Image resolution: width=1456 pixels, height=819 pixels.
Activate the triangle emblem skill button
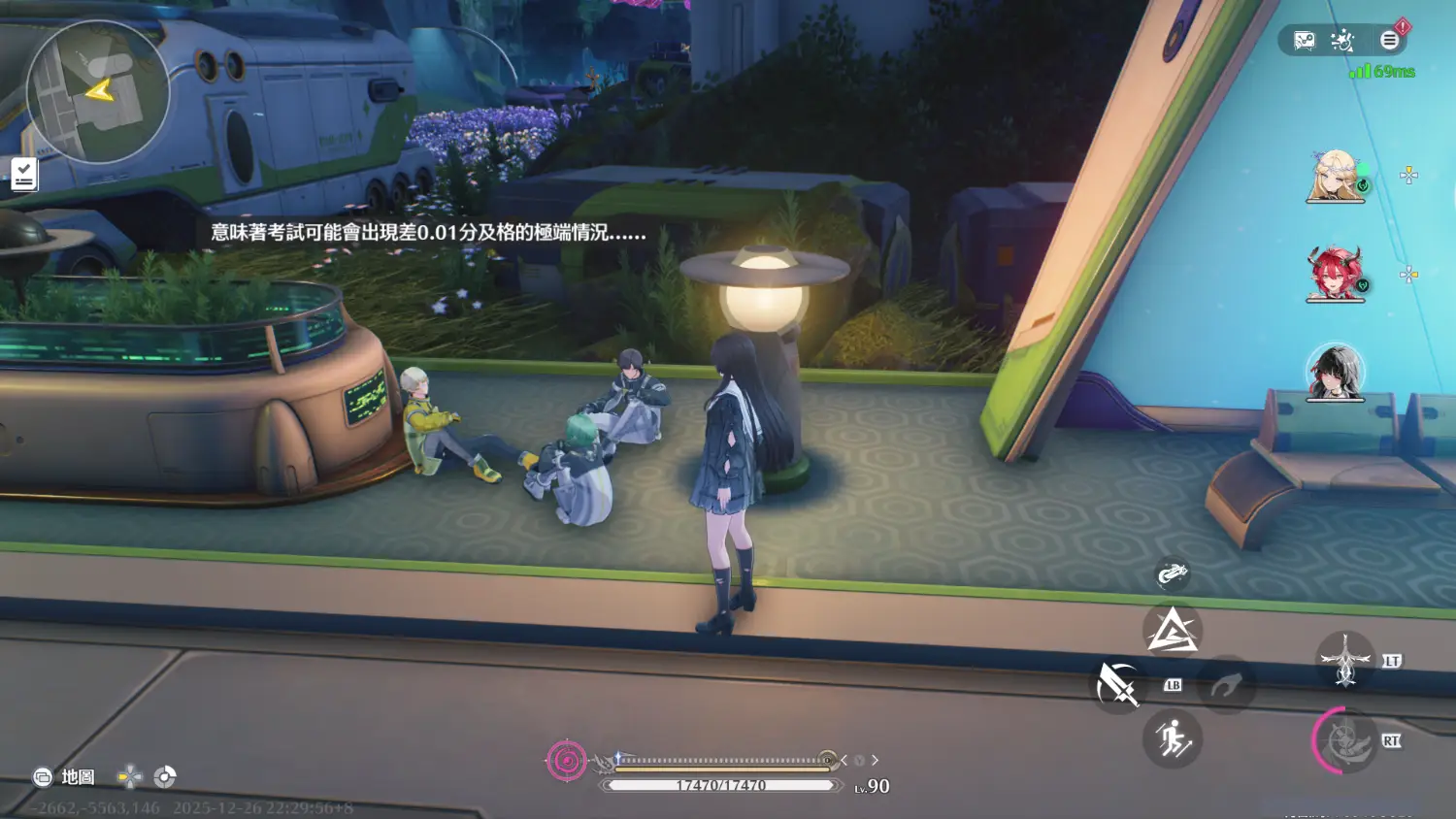[x=1173, y=631]
